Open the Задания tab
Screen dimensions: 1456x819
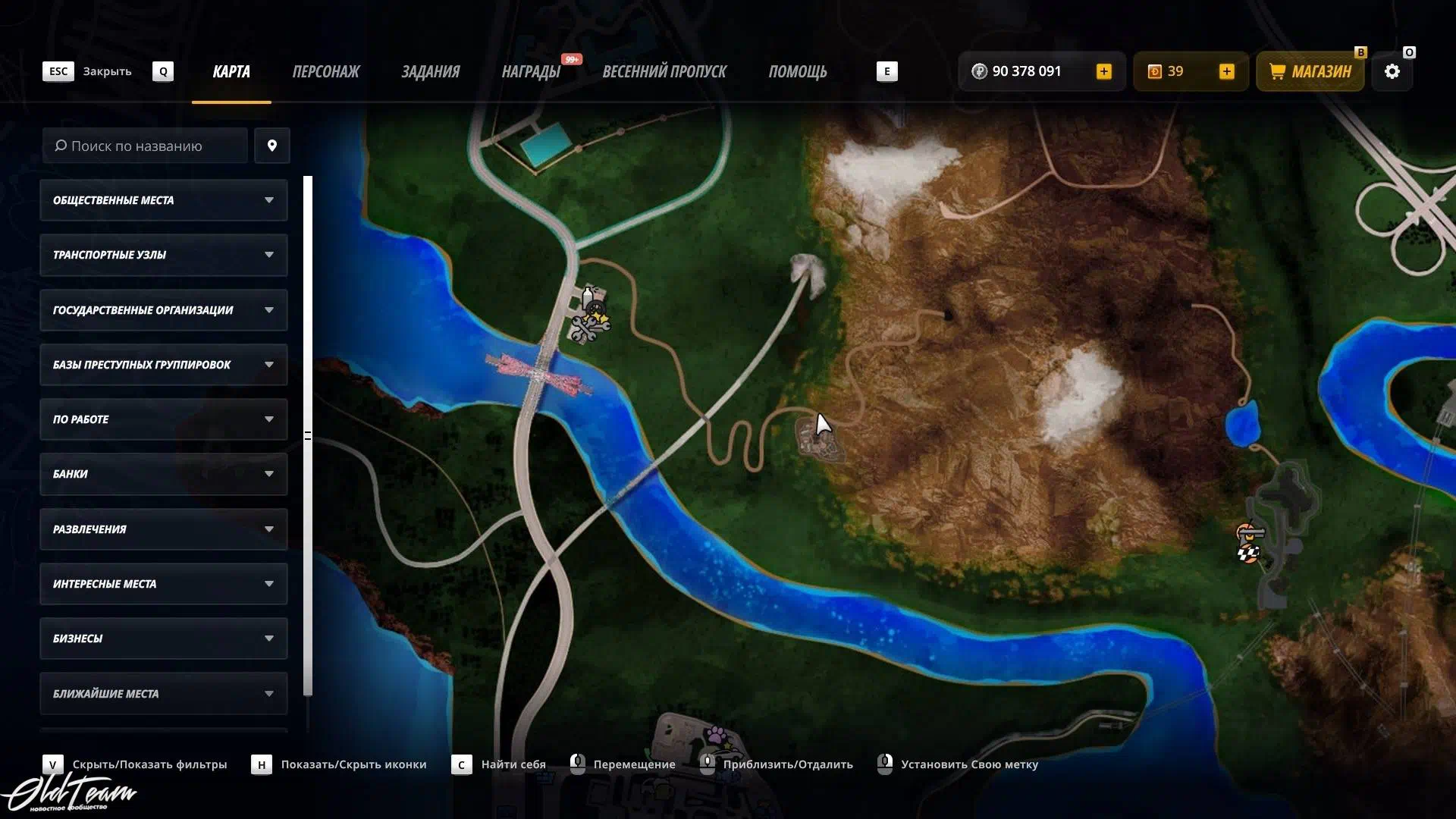[x=430, y=71]
